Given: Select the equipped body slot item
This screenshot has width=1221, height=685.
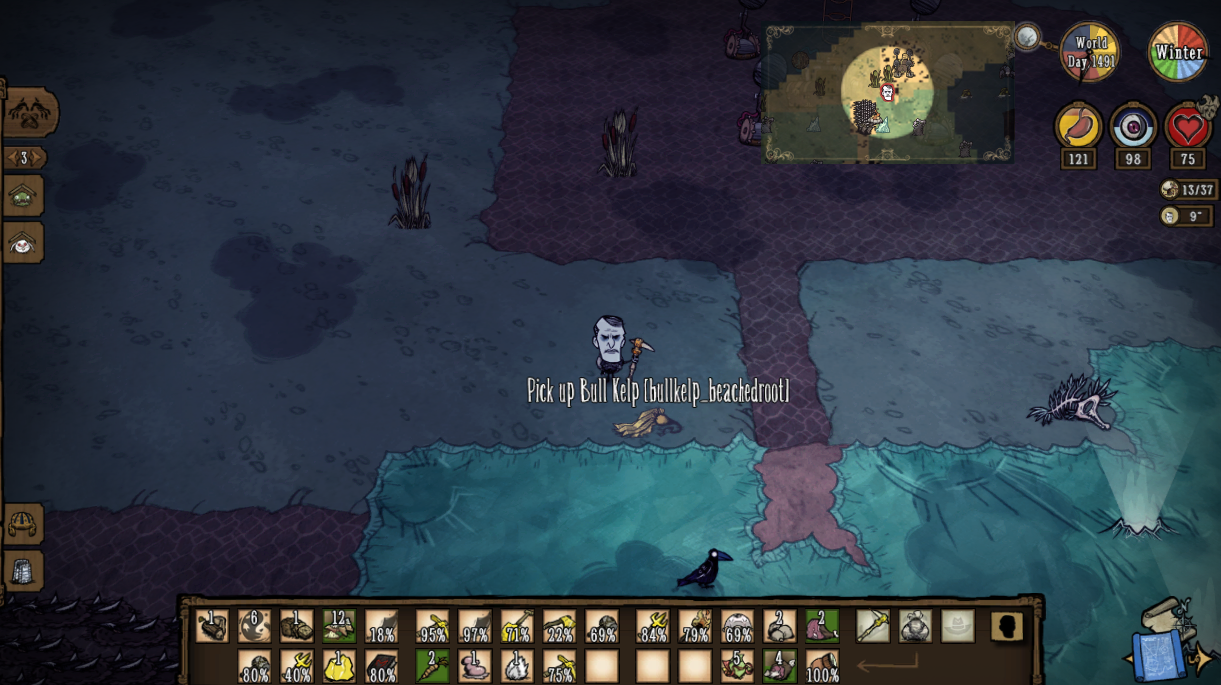Looking at the screenshot, I should 915,626.
